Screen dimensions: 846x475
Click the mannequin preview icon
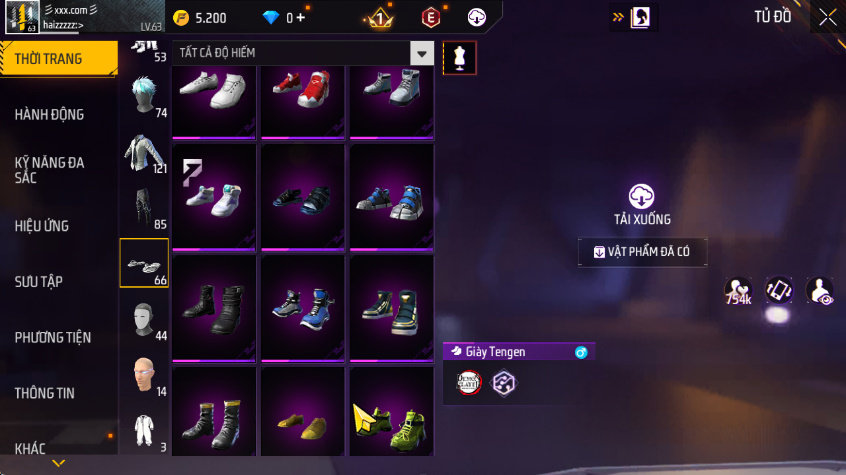coord(459,57)
